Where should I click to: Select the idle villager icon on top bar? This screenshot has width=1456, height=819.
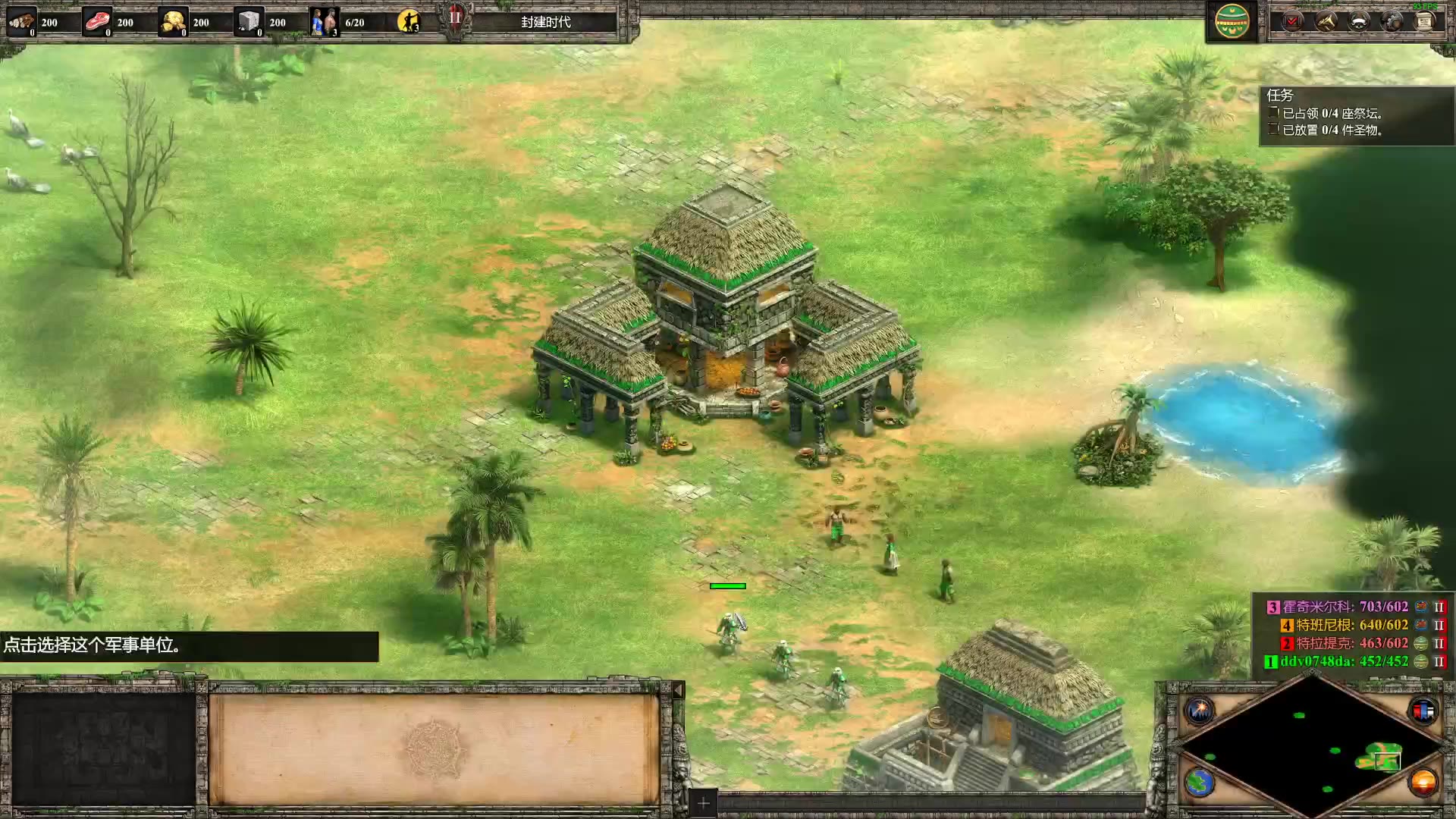(409, 21)
